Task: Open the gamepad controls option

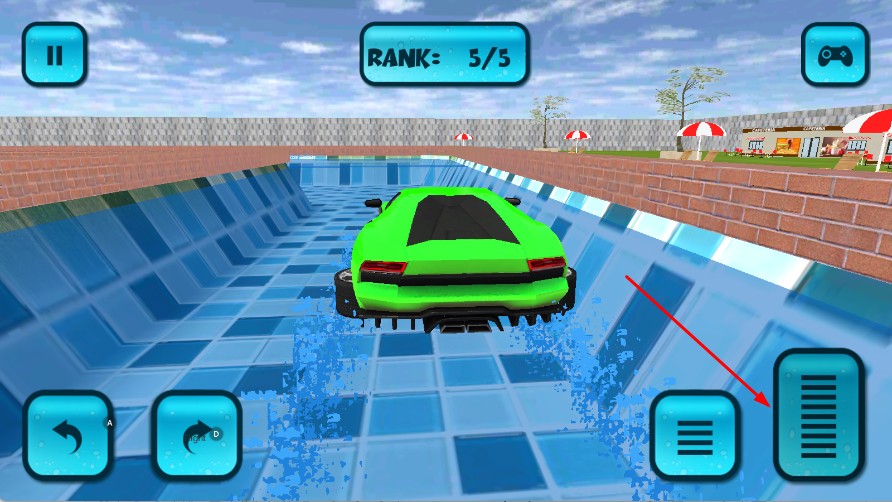Action: coord(835,54)
